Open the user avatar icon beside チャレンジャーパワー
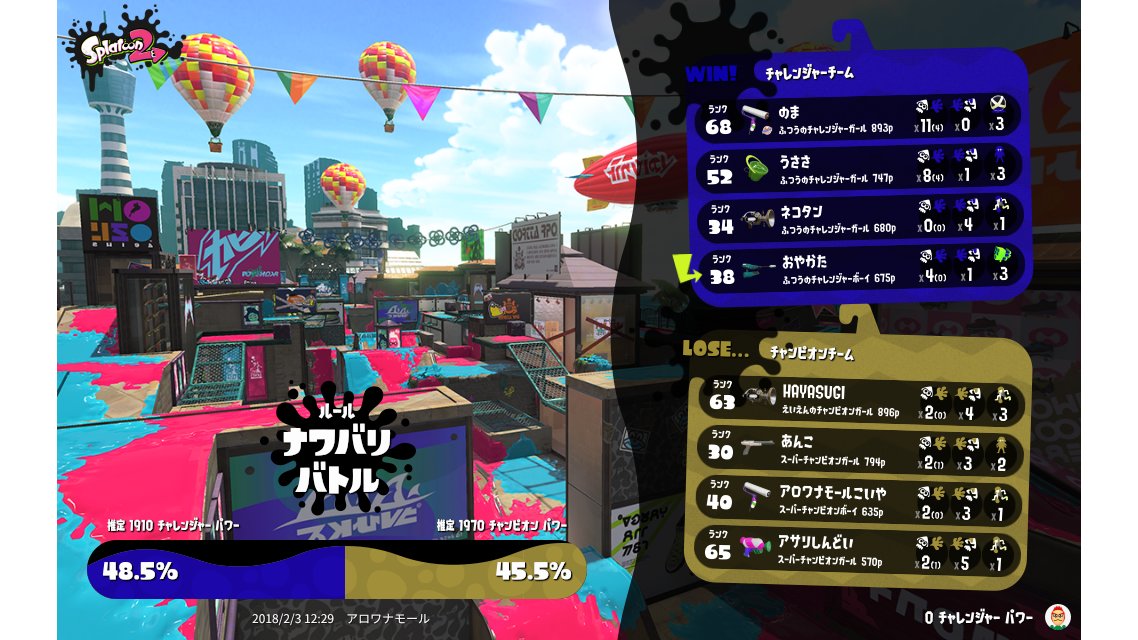Viewport: 1138px width, 640px height. pos(1056,615)
